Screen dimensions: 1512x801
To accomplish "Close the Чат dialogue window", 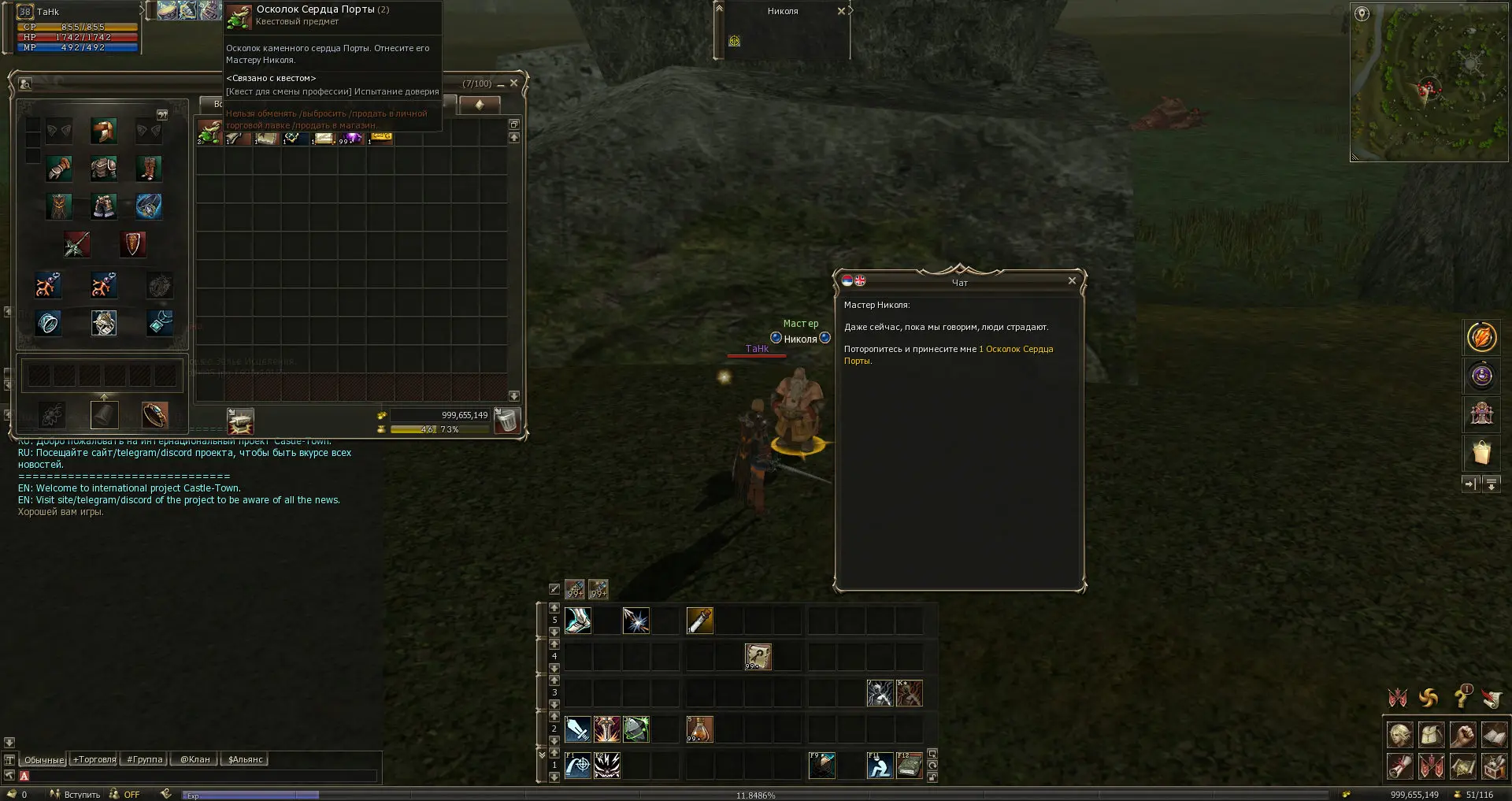I will point(1071,280).
